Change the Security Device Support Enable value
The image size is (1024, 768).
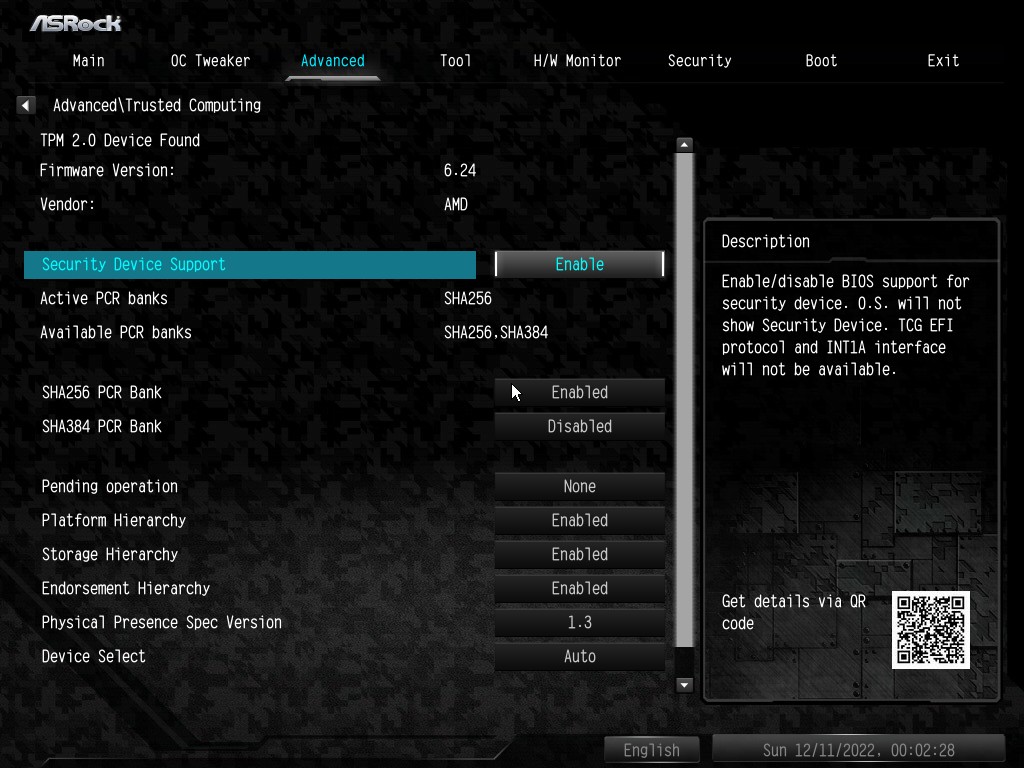[x=579, y=264]
